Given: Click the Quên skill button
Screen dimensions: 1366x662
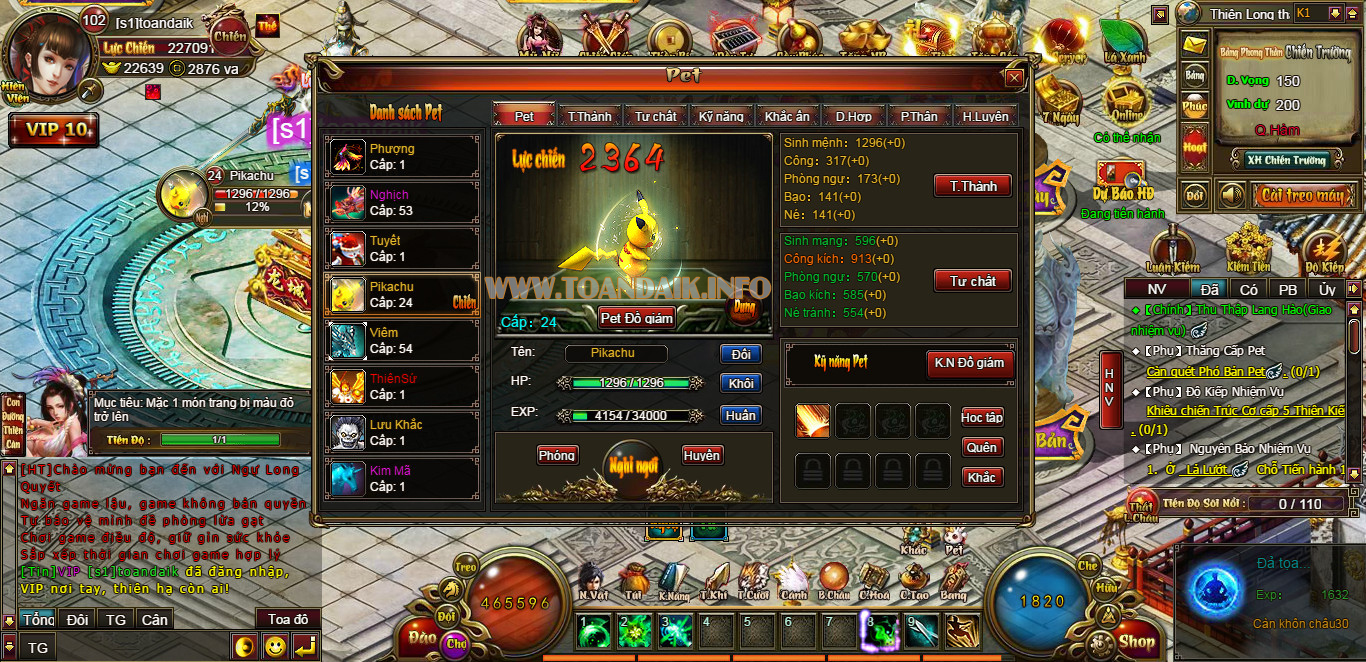Looking at the screenshot, I should (x=981, y=448).
